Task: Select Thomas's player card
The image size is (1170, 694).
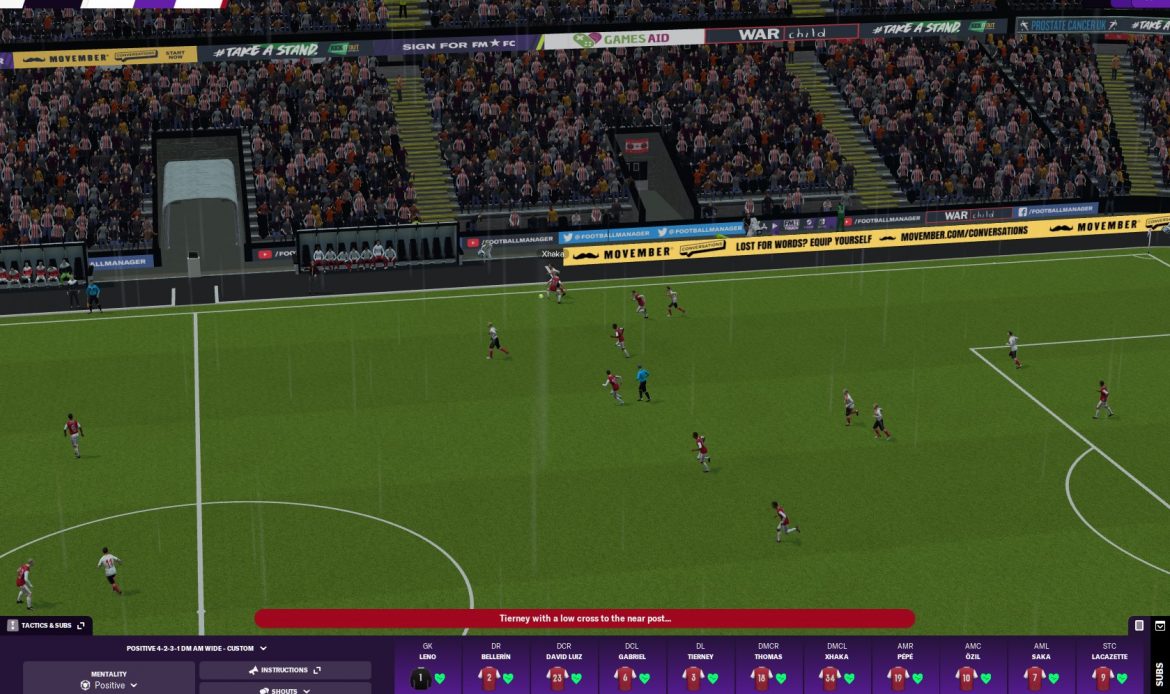Action: pyautogui.click(x=768, y=668)
